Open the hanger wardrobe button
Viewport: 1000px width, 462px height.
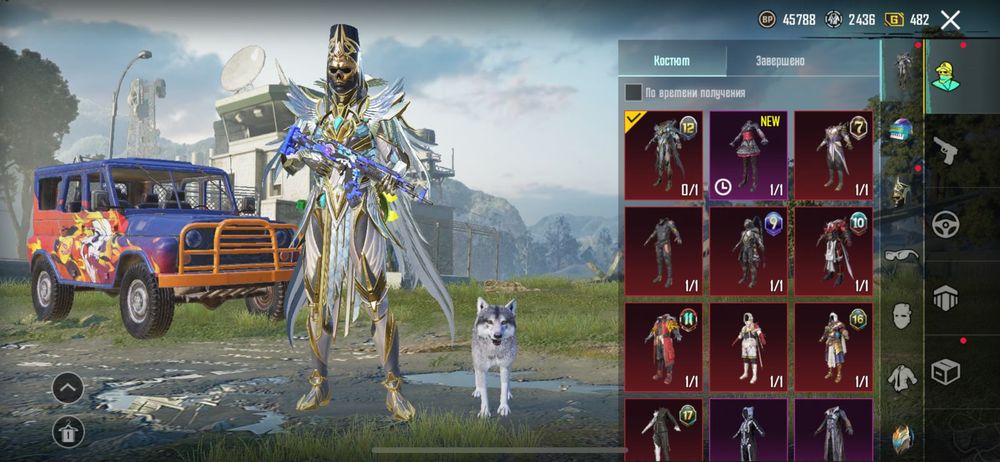tap(67, 431)
